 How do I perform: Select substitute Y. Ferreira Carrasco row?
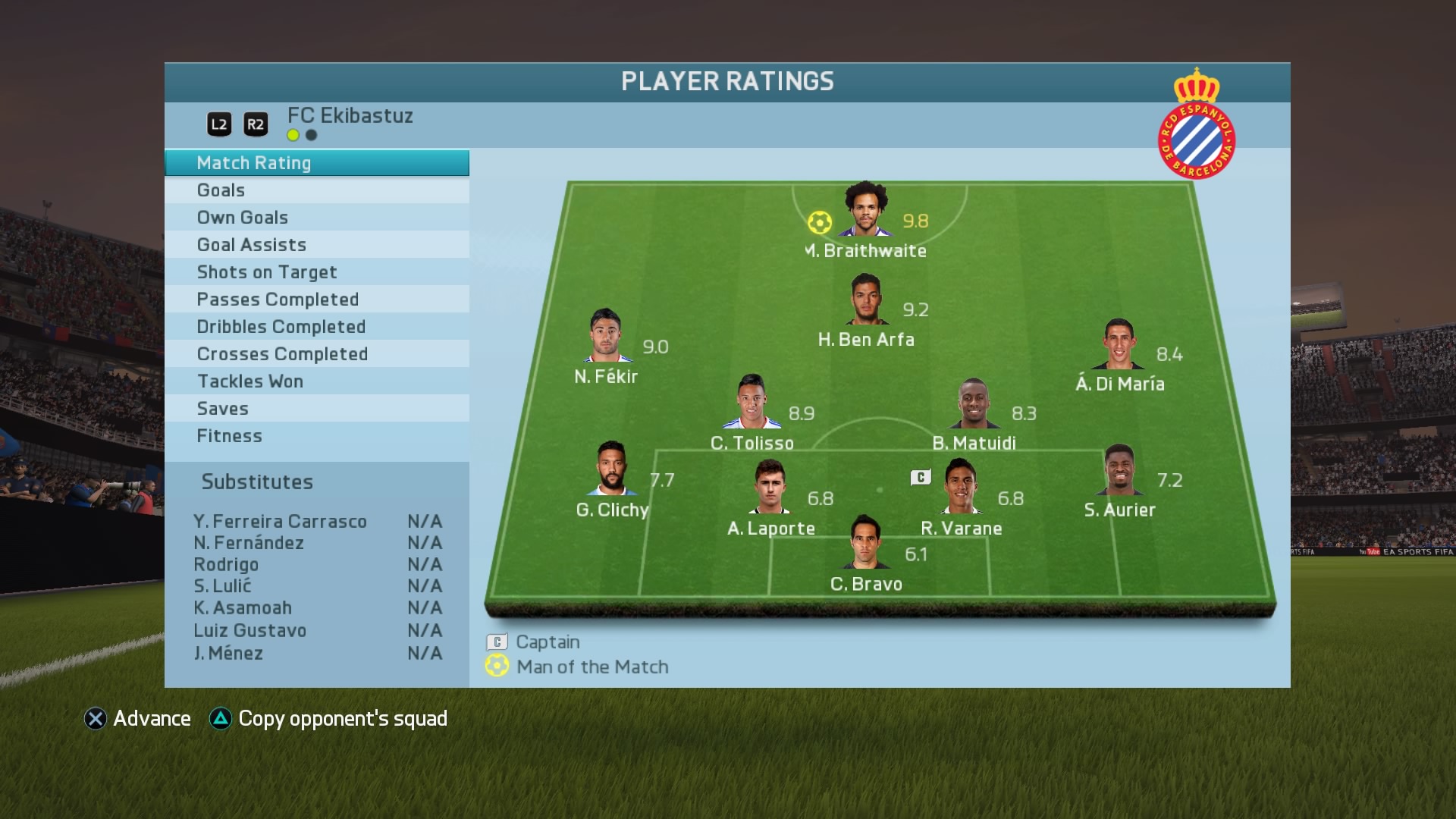click(x=317, y=522)
